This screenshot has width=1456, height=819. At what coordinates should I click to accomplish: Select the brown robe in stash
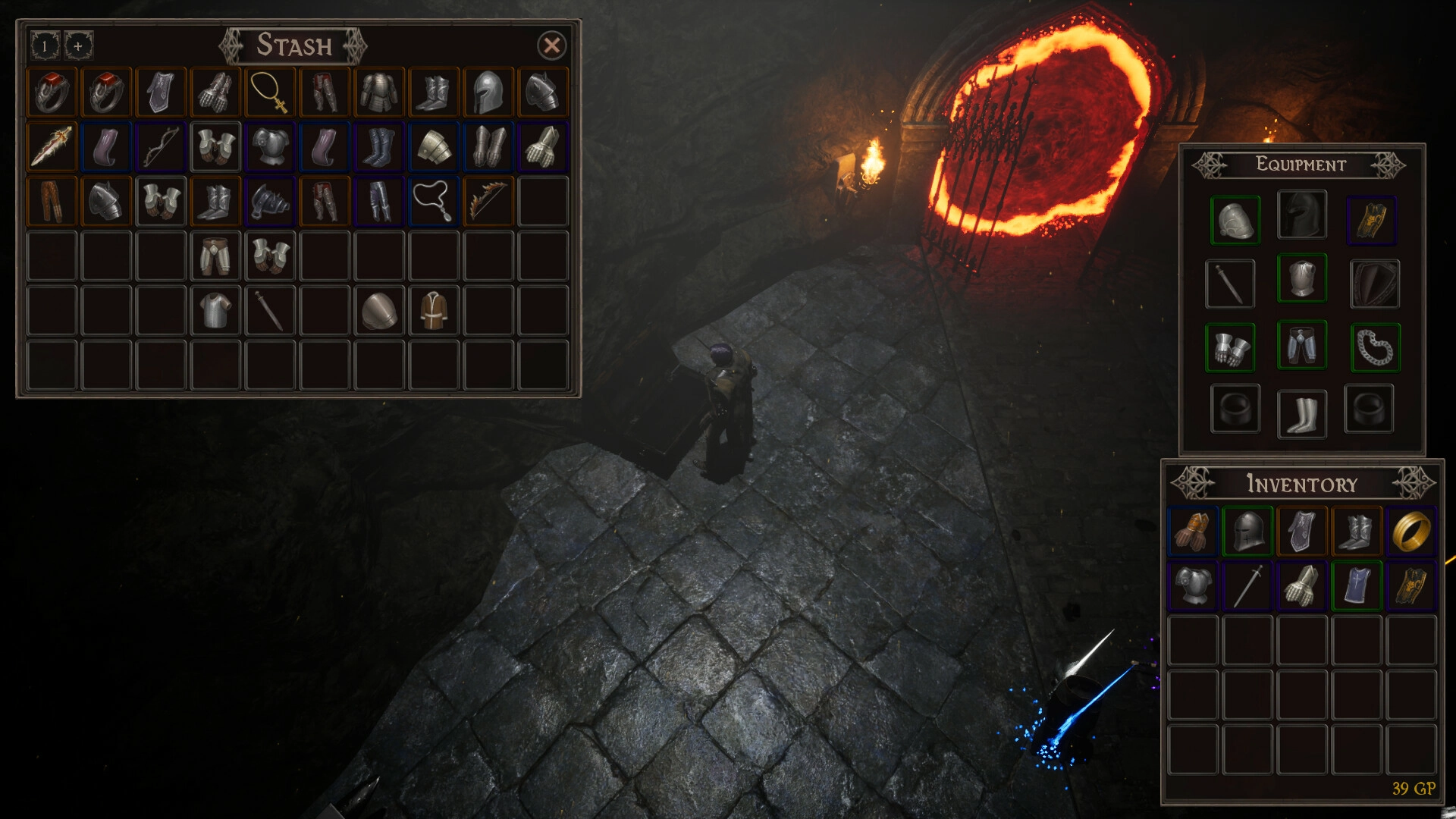(x=434, y=310)
